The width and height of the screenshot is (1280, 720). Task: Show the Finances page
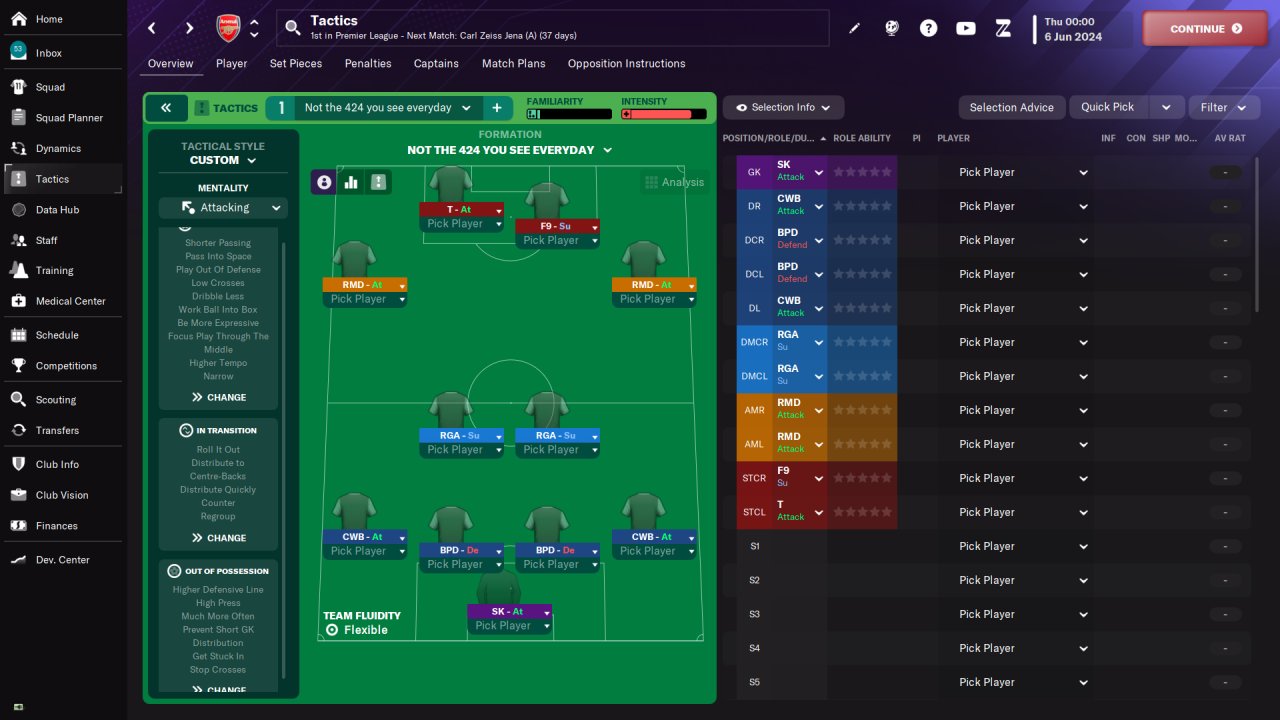56,526
